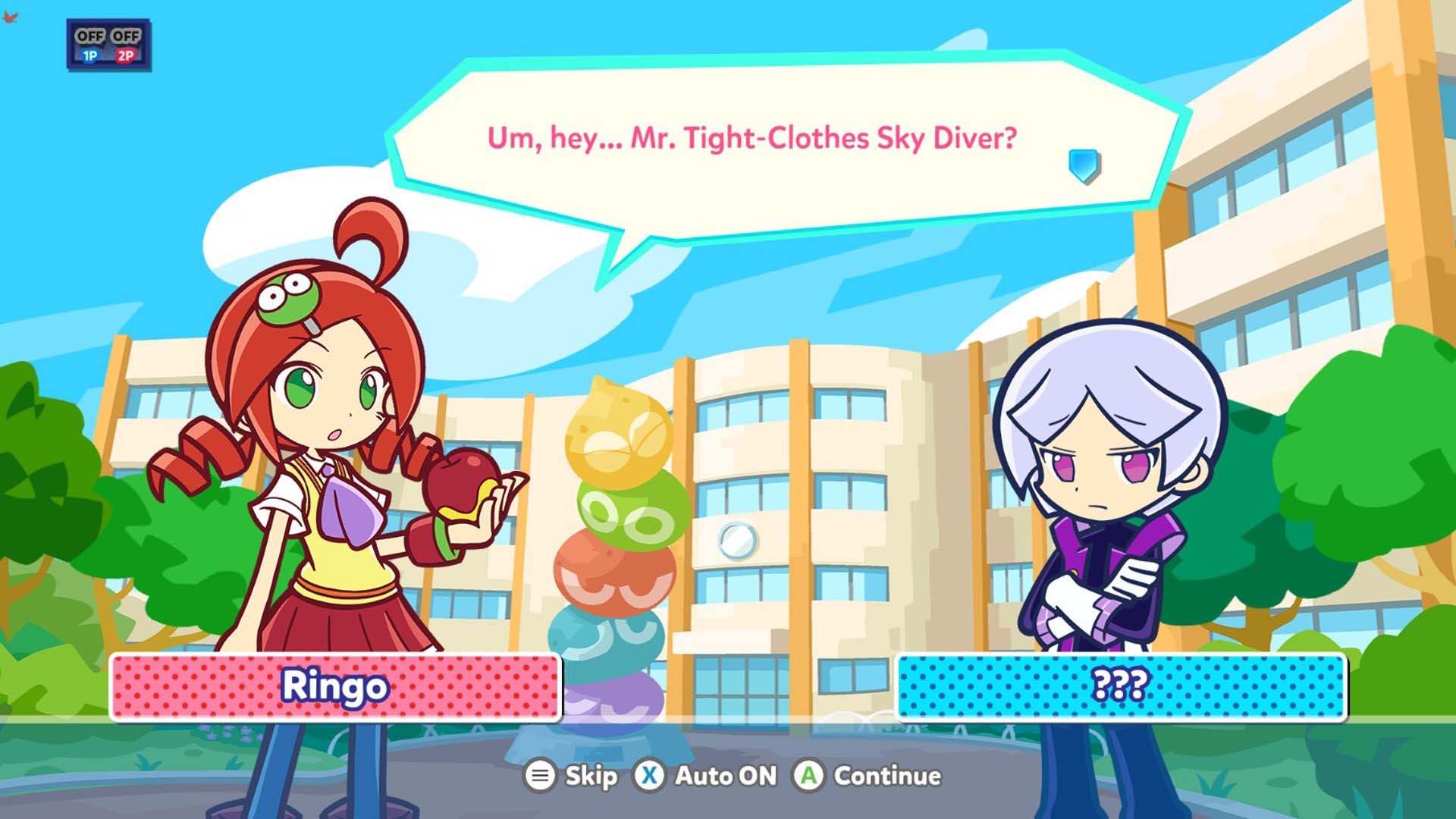
Task: Click Skip to skip the cutscene
Action: point(591,777)
